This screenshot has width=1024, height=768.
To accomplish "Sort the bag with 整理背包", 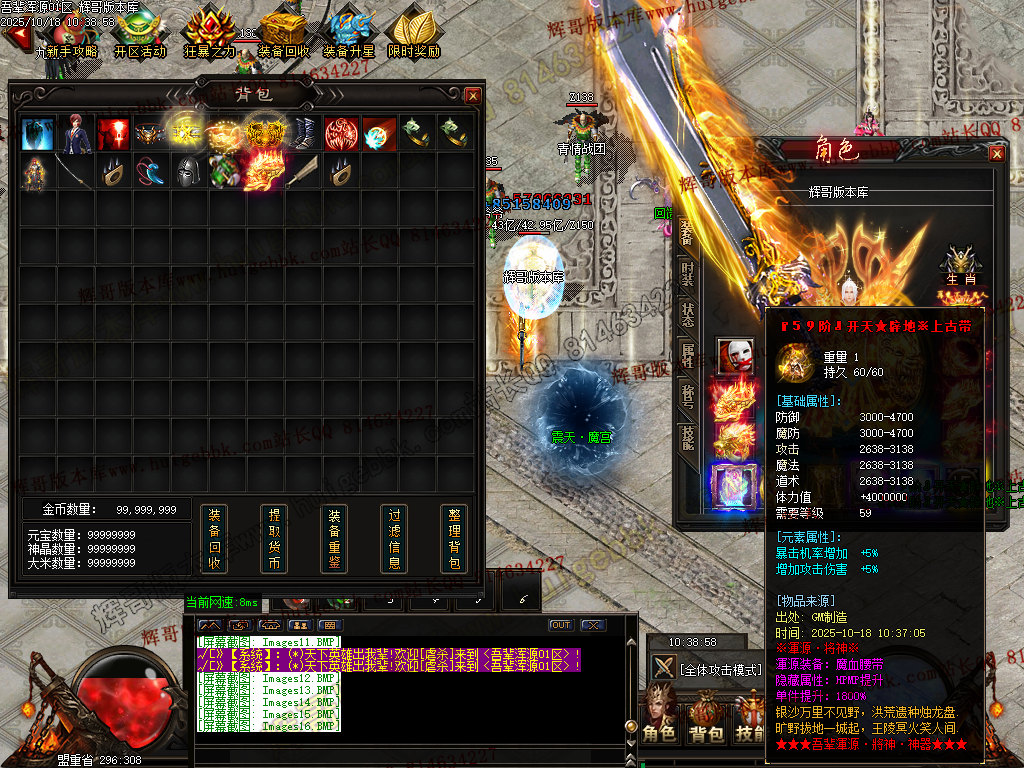I will pos(454,539).
